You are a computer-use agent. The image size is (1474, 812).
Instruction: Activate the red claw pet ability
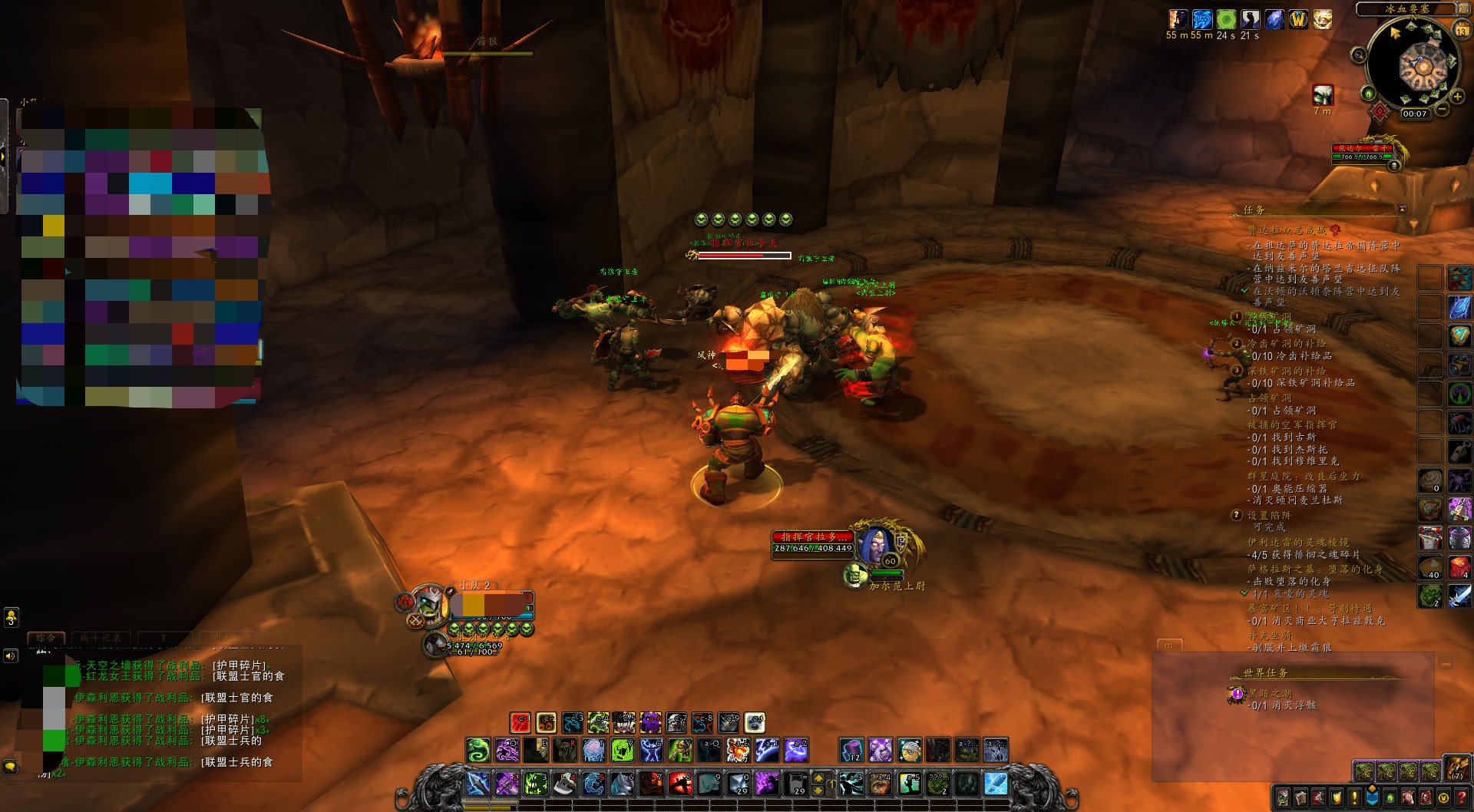click(x=521, y=723)
